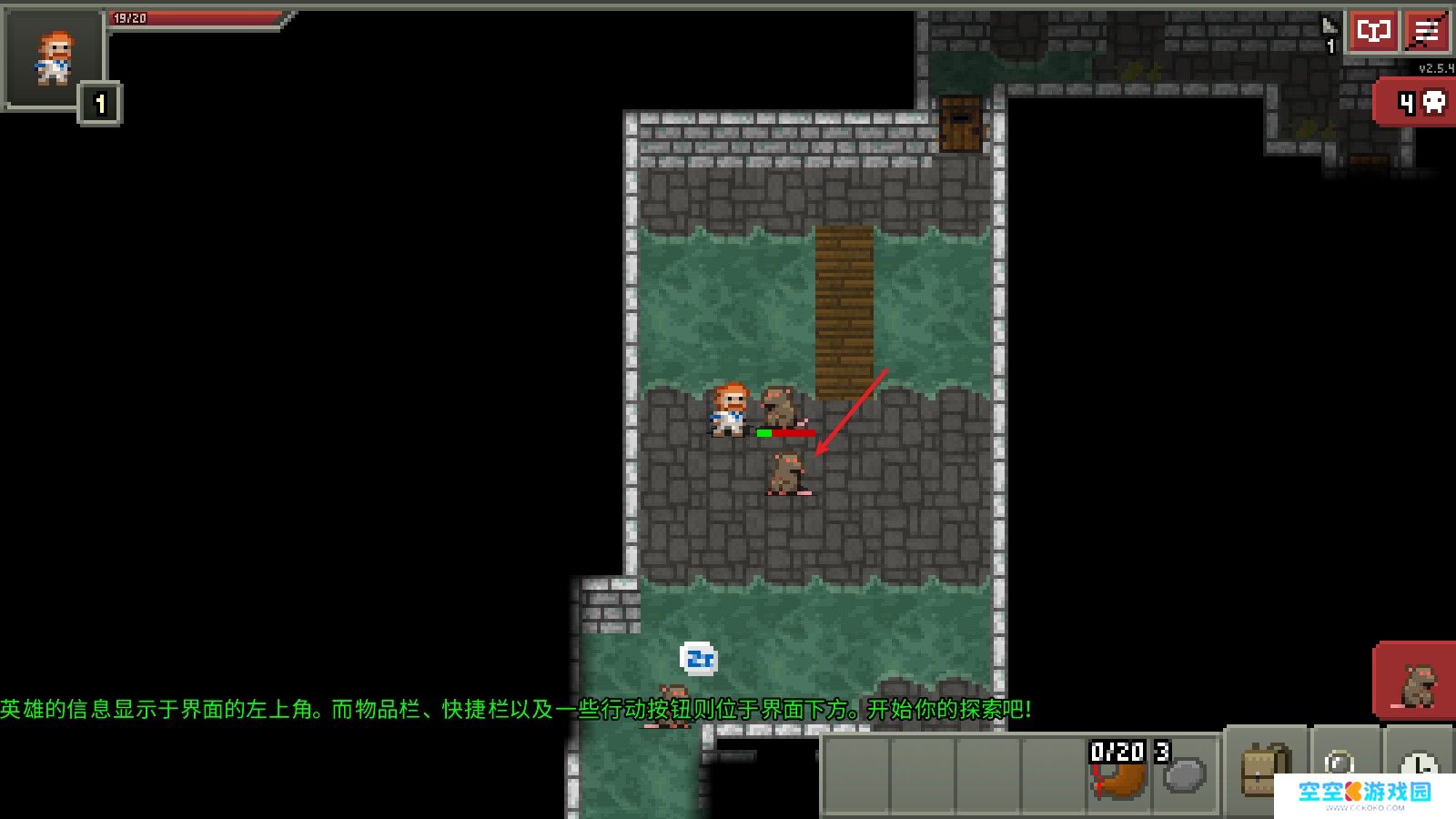This screenshot has width=1456, height=819.
Task: Open the journal book button
Action: (x=1372, y=32)
